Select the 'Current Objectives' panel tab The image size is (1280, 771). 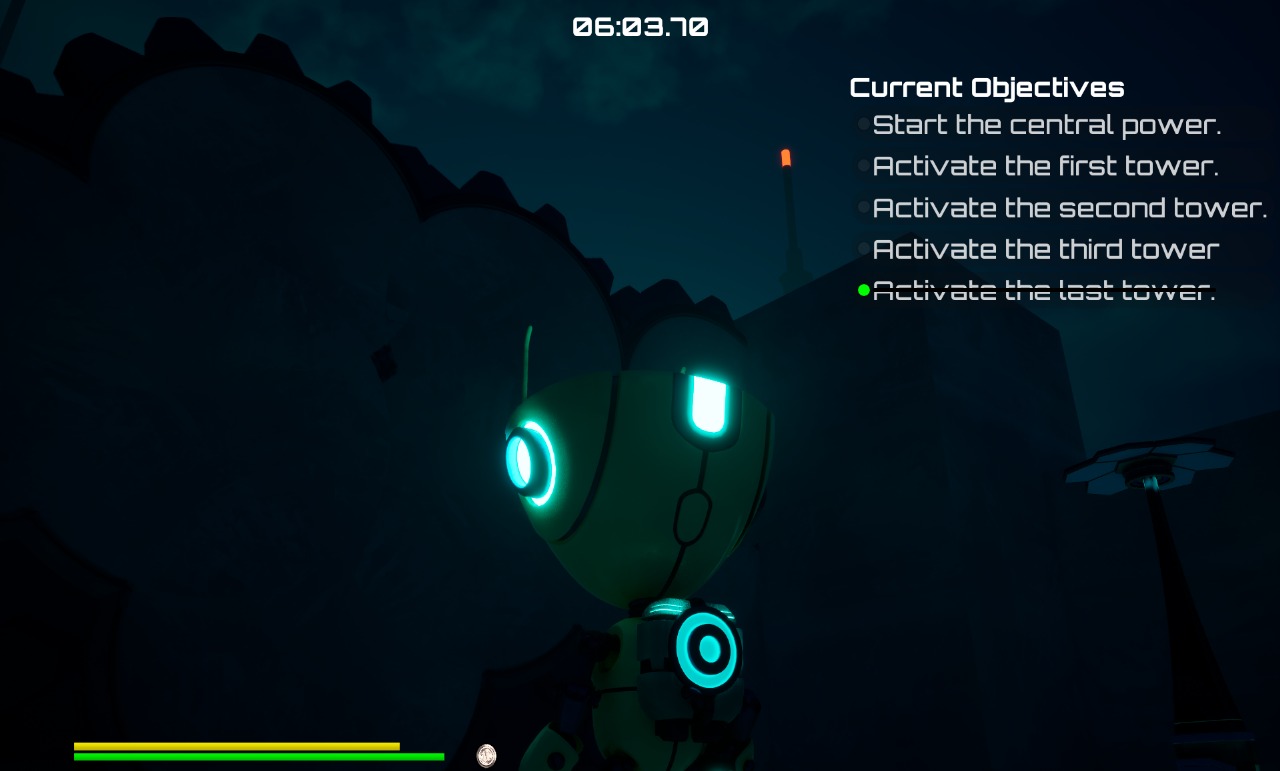(987, 88)
